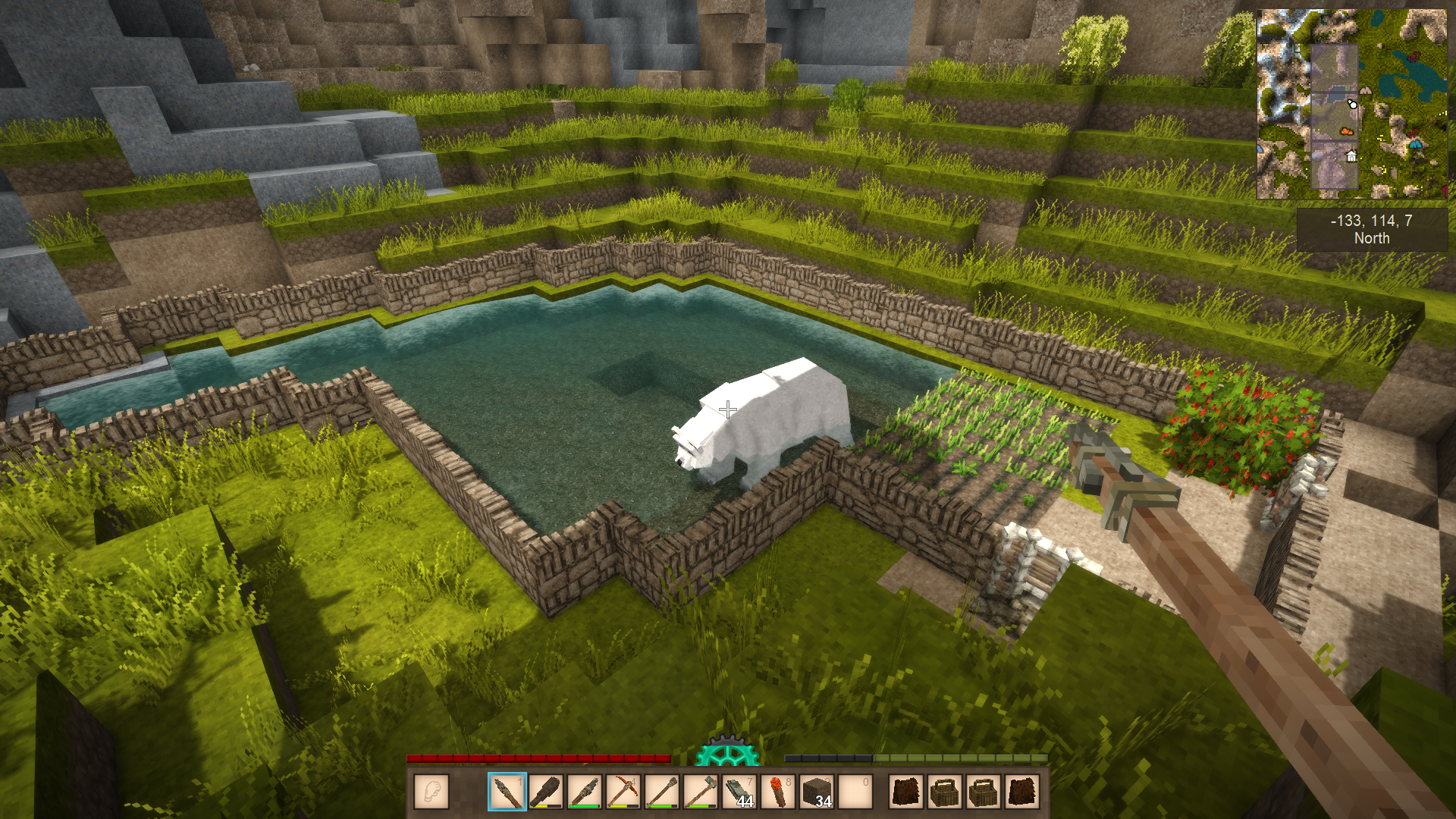Click the teal waypoint marker on minimap

(x=1415, y=143)
